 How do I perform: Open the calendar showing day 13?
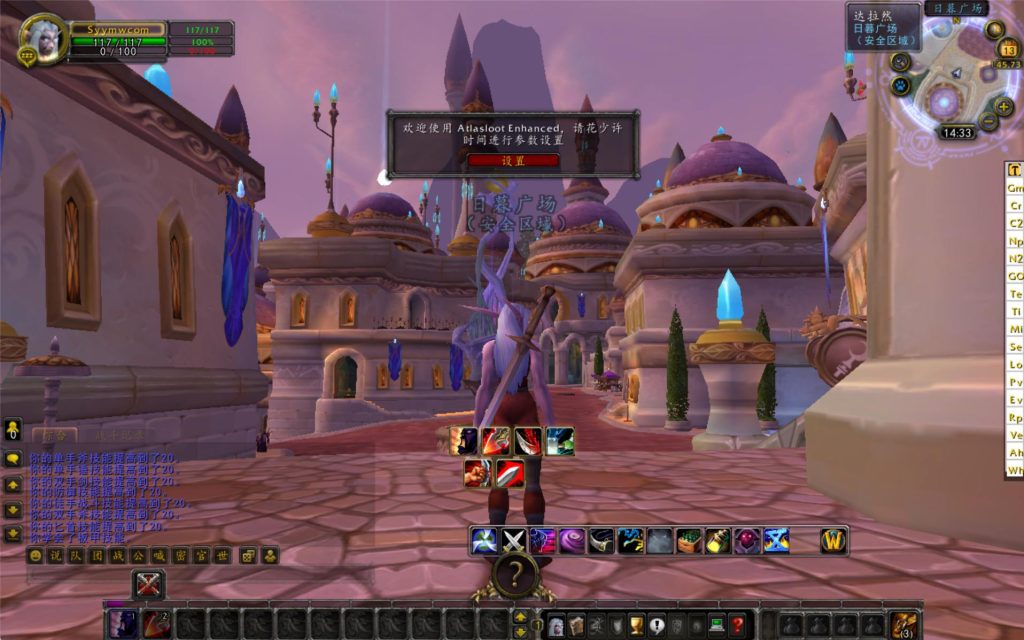(1008, 49)
